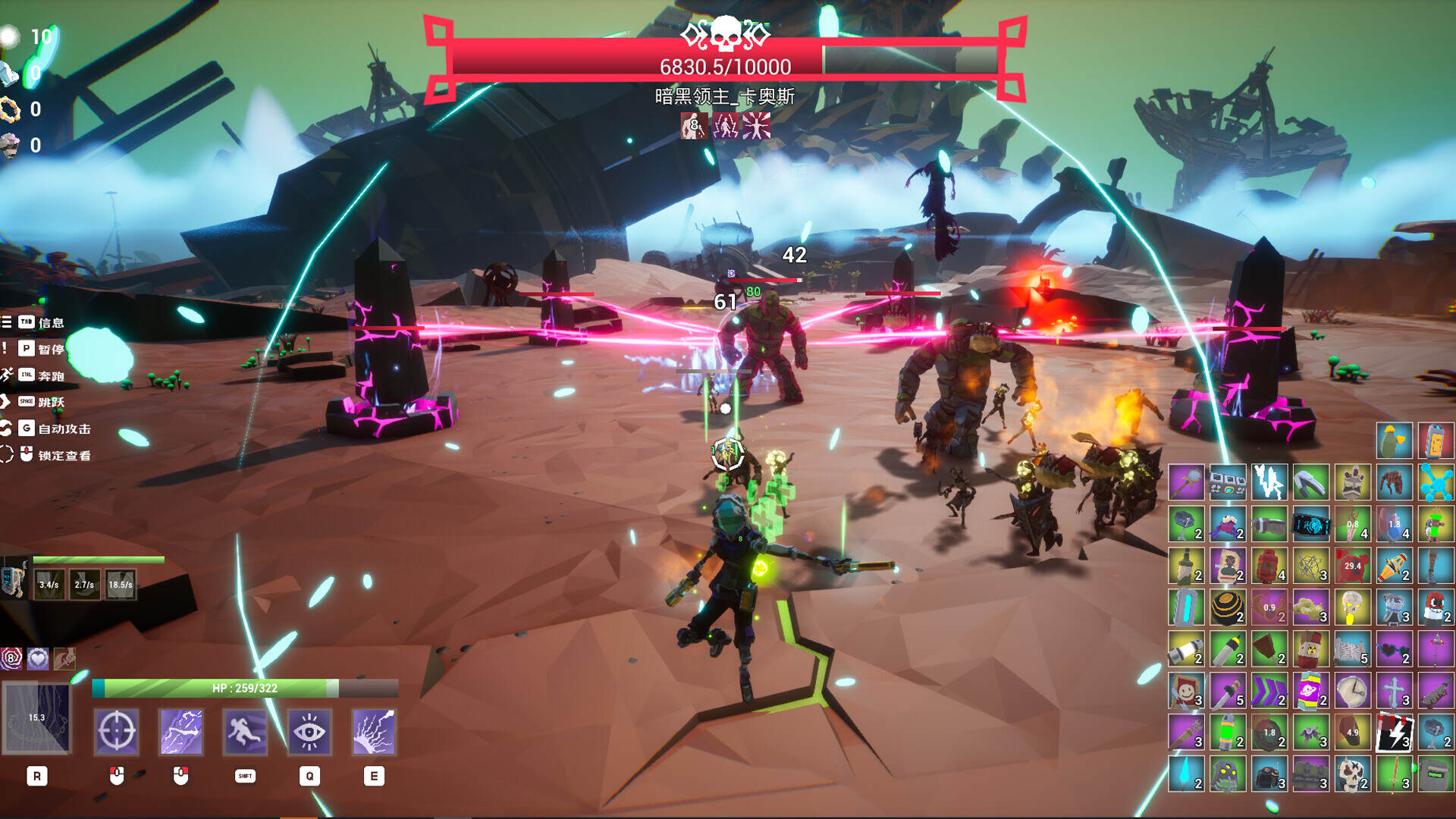Select the purple planet soda can item

tap(1310, 691)
